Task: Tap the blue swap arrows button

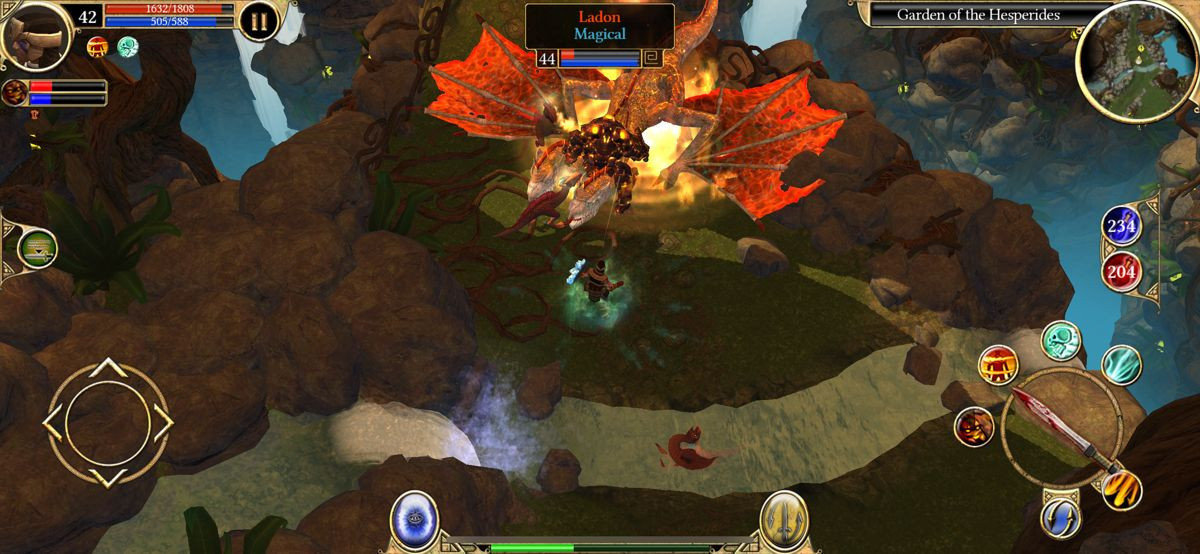Action: (1060, 517)
